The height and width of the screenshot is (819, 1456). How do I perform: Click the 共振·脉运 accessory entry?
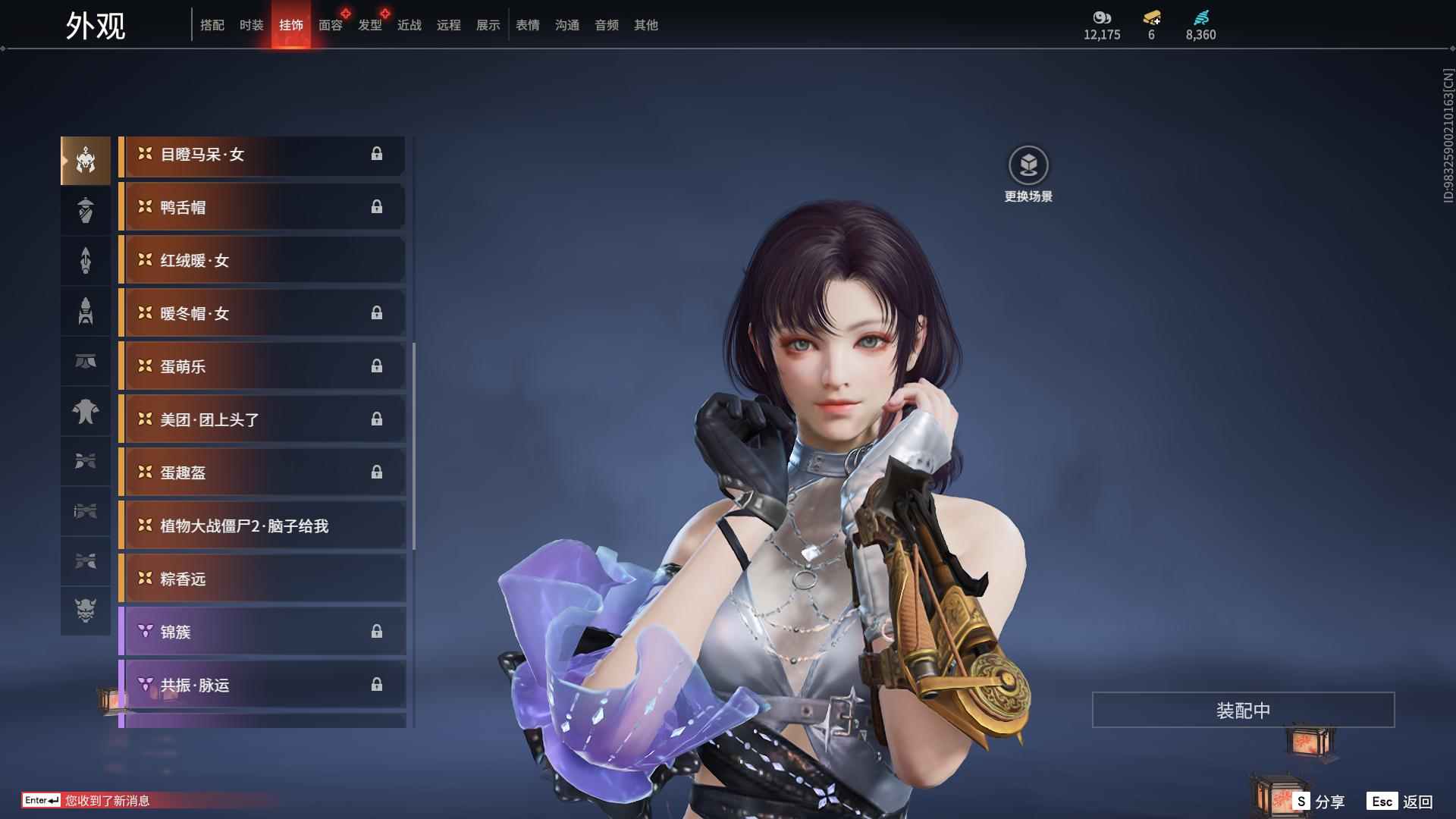point(262,685)
